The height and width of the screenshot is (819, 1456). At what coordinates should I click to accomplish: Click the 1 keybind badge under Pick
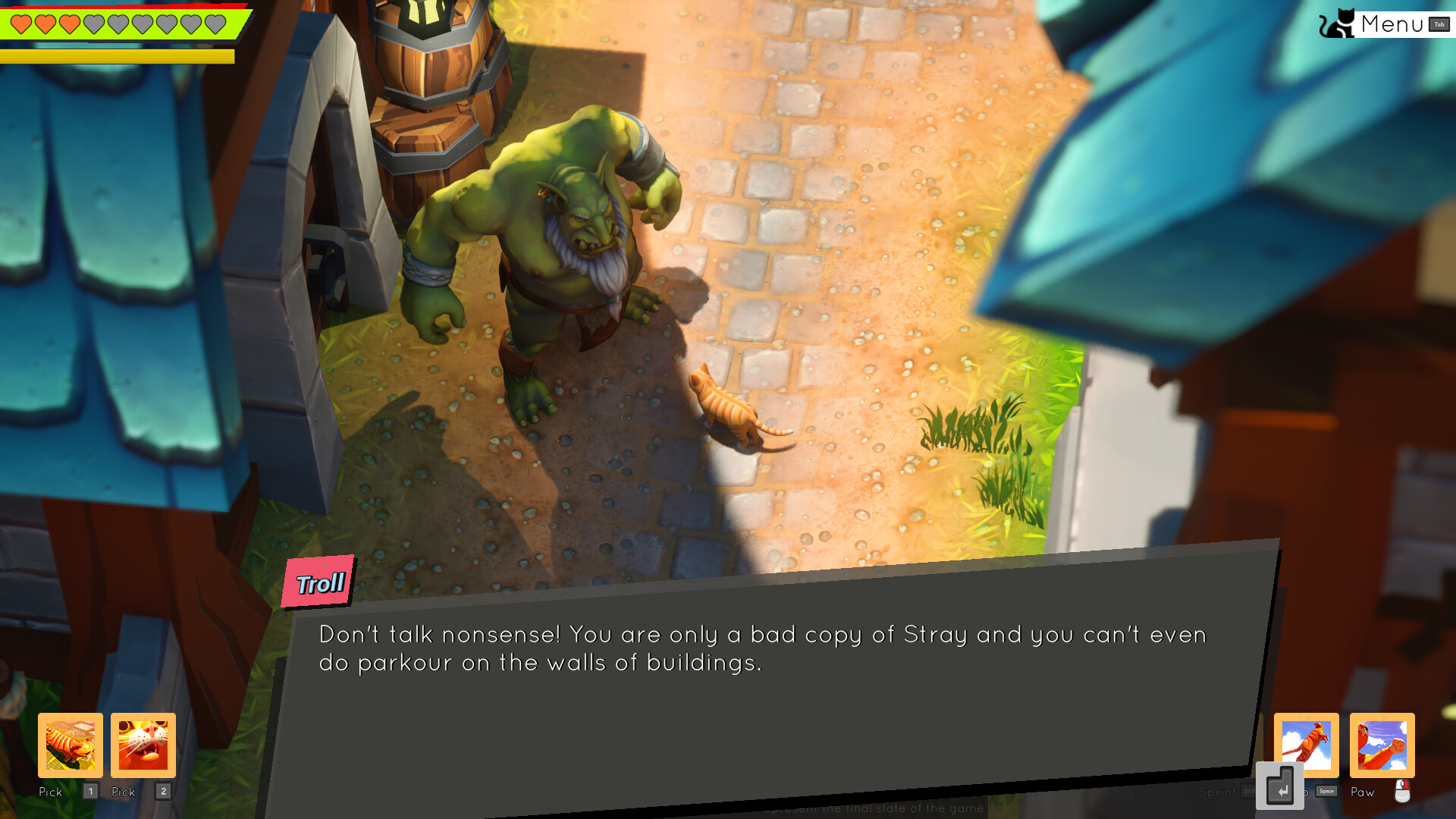point(90,791)
